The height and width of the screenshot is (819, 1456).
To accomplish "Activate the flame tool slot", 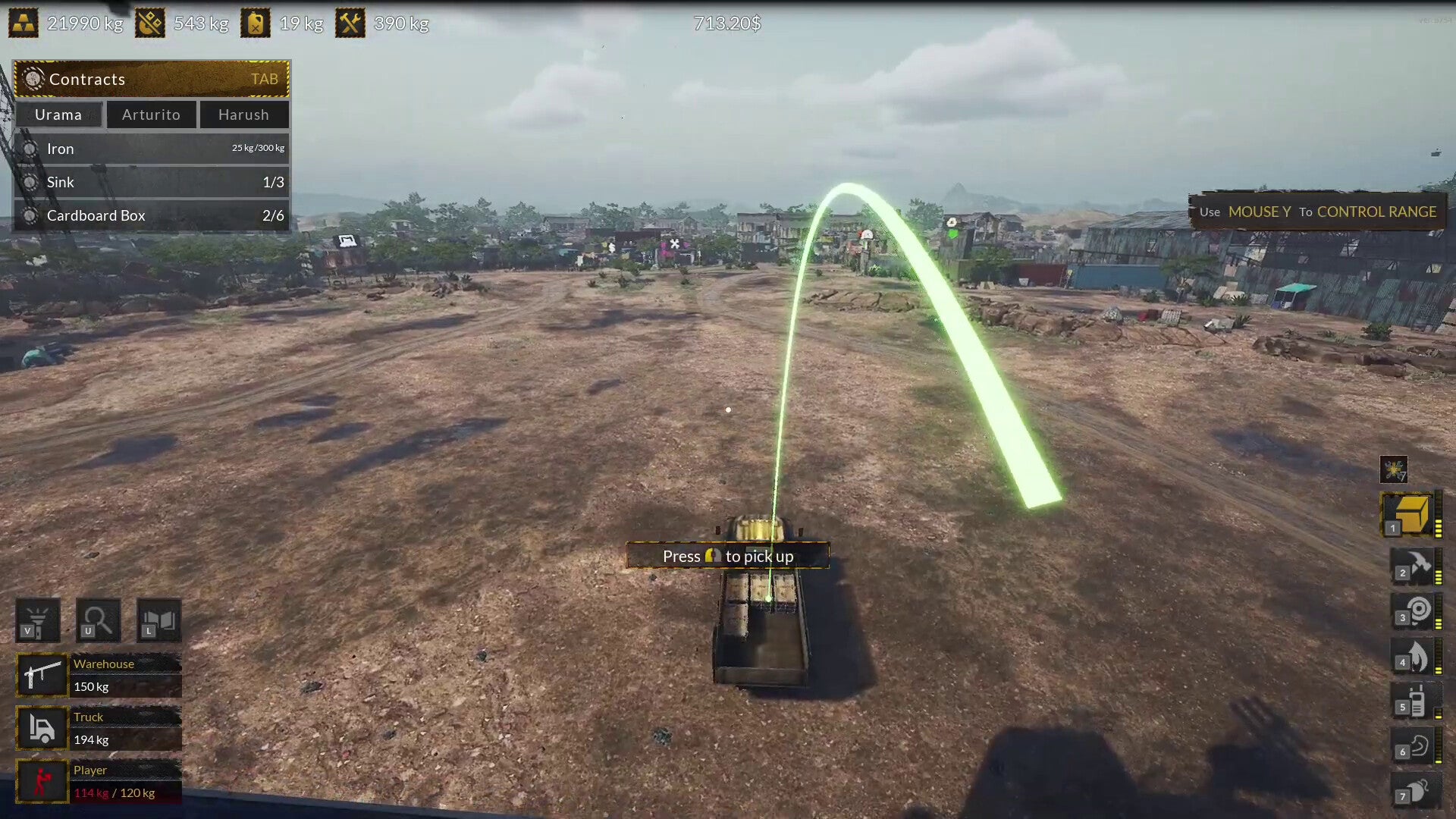I will coord(1415,657).
